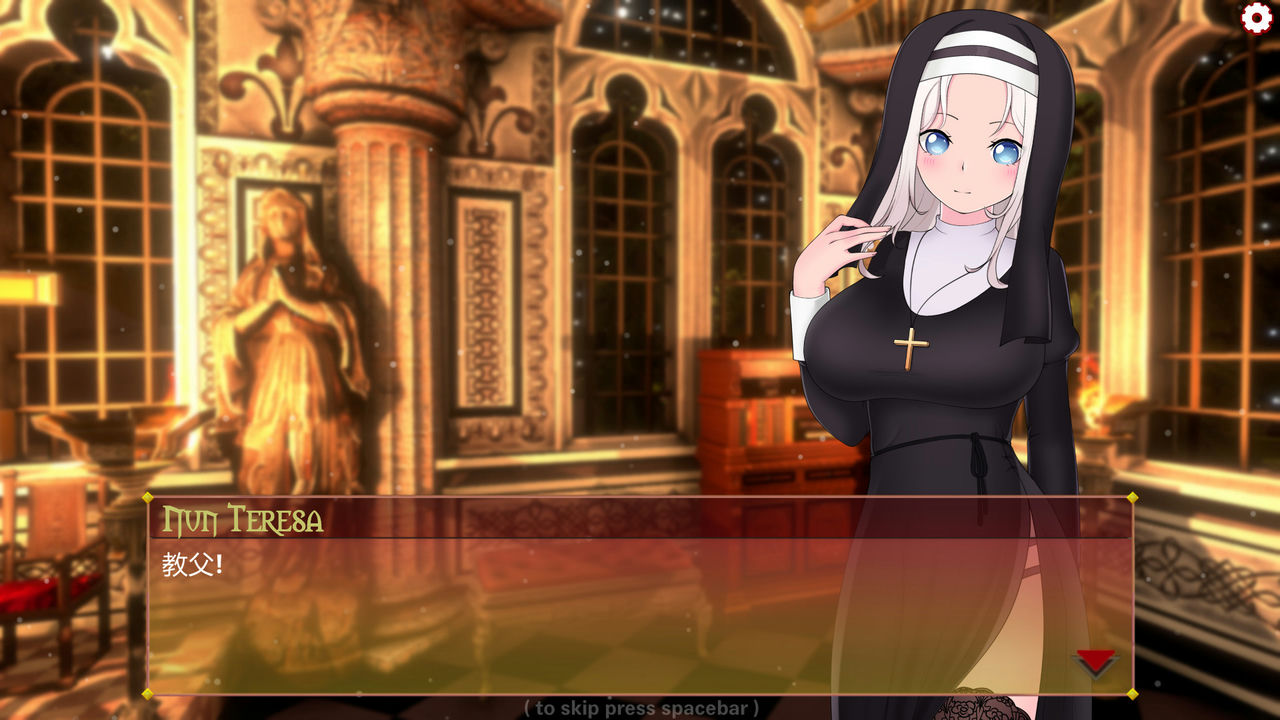Toggle the top-left yellow diamond on the dialogue frame
1280x720 pixels.
click(x=146, y=498)
